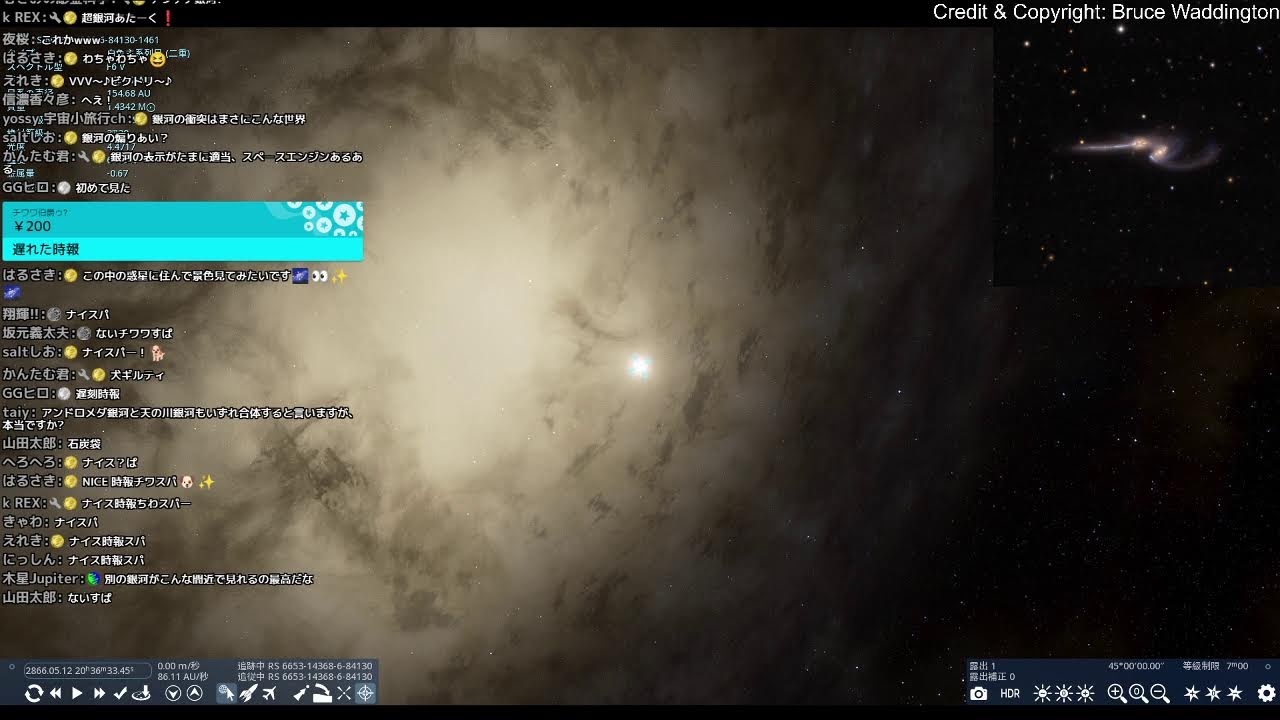The image size is (1280, 720).
Task: Activate the crosshair target tracking icon
Action: coord(365,693)
